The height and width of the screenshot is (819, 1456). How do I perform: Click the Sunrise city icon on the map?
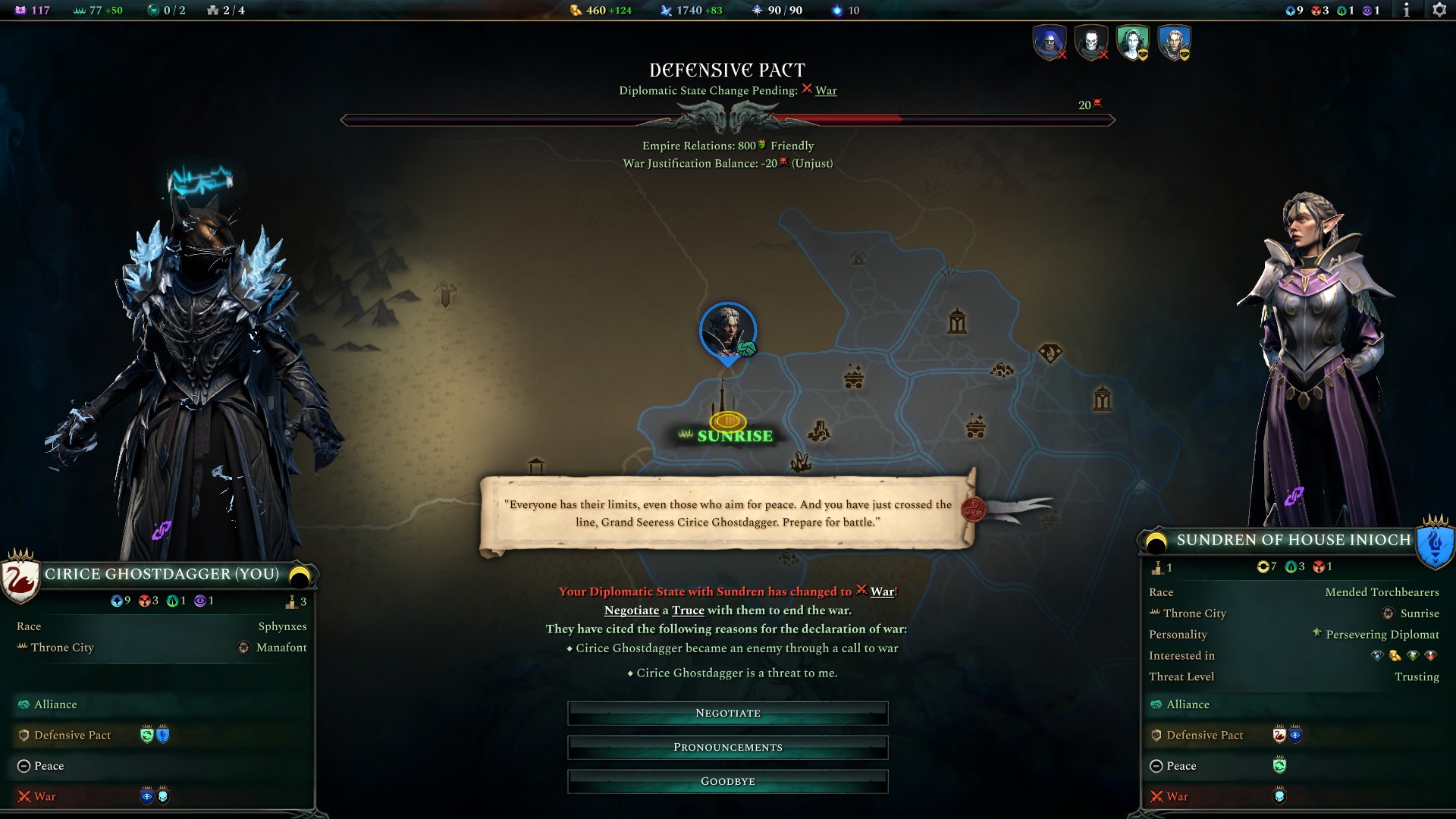[x=726, y=420]
